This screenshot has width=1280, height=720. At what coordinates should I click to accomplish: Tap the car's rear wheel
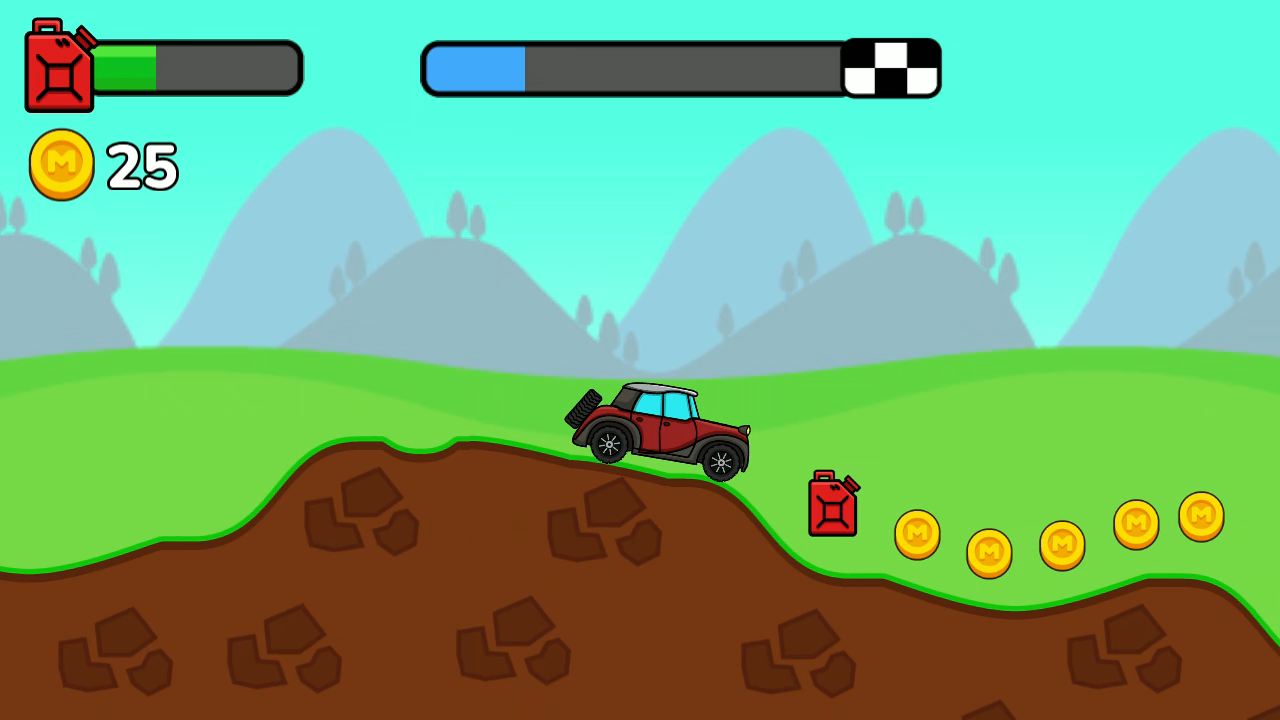coord(609,443)
